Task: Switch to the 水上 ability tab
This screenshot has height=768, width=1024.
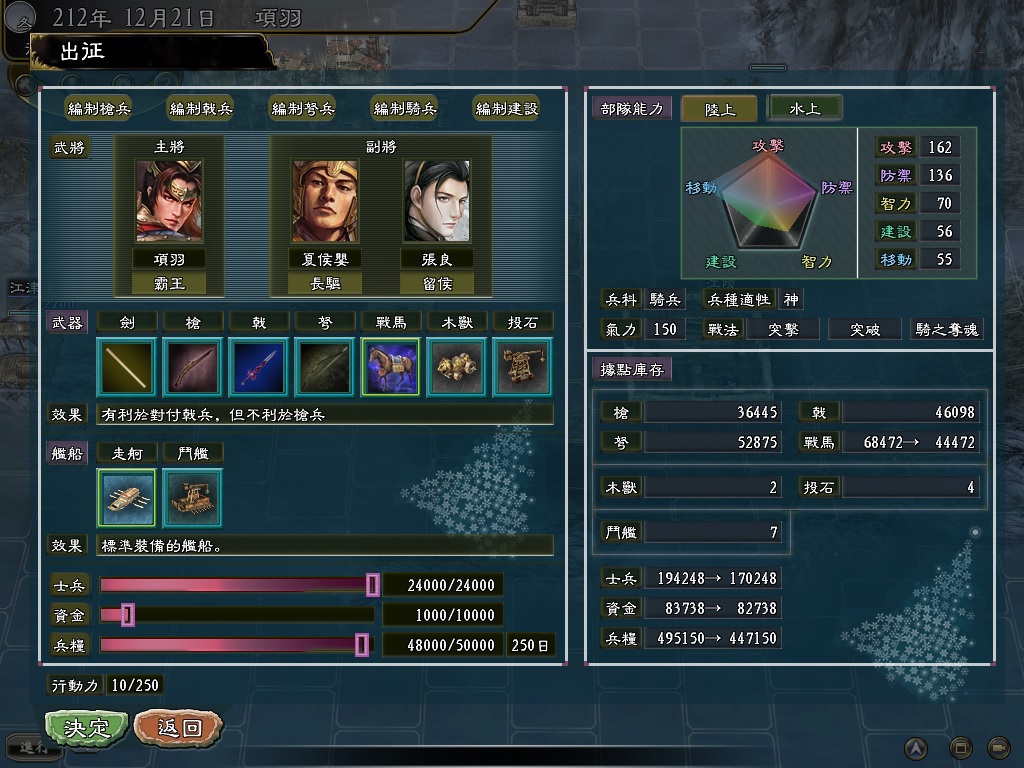Action: [x=805, y=108]
